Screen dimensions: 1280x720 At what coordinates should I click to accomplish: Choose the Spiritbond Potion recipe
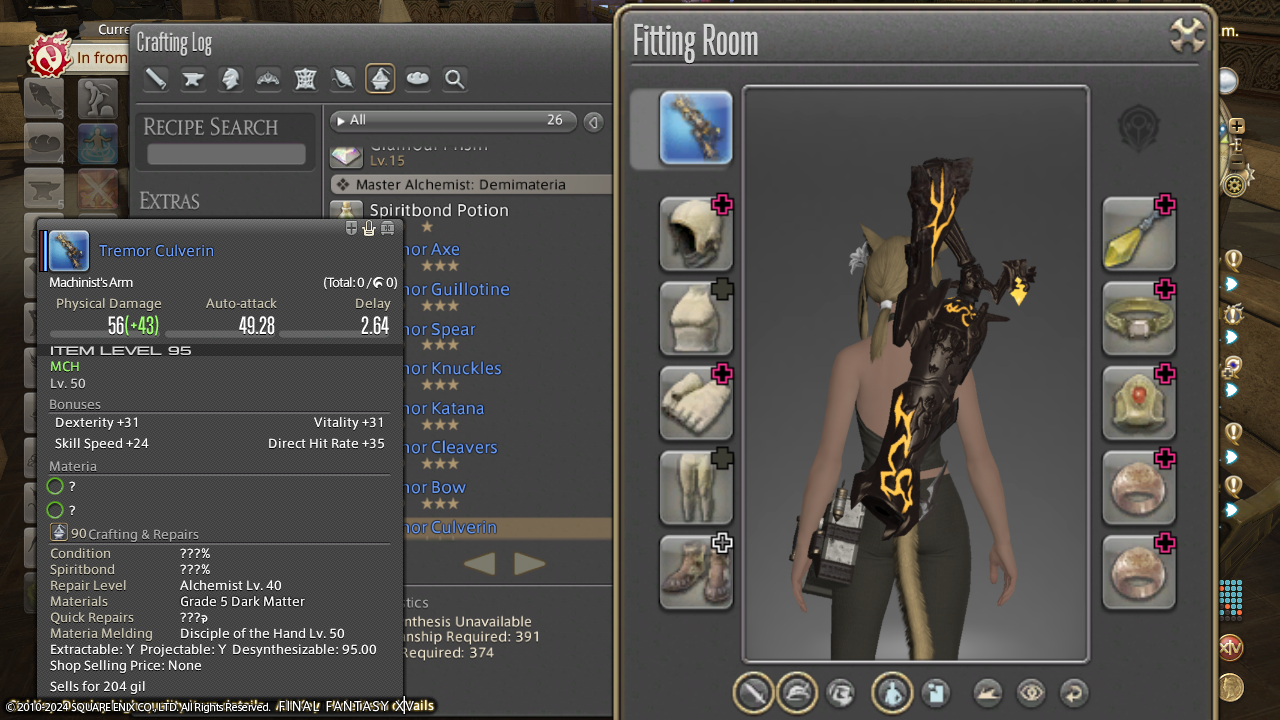tap(439, 210)
